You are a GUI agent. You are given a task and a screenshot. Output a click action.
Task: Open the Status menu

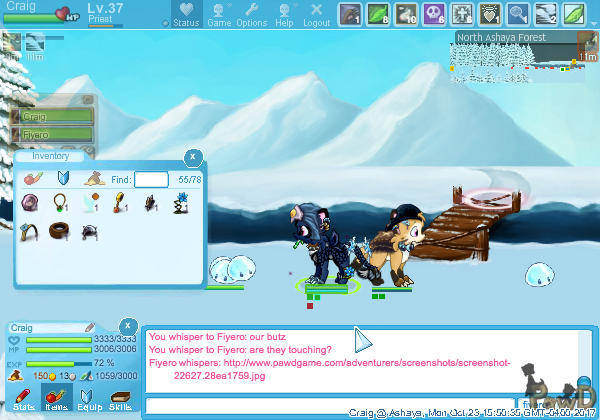tap(185, 15)
